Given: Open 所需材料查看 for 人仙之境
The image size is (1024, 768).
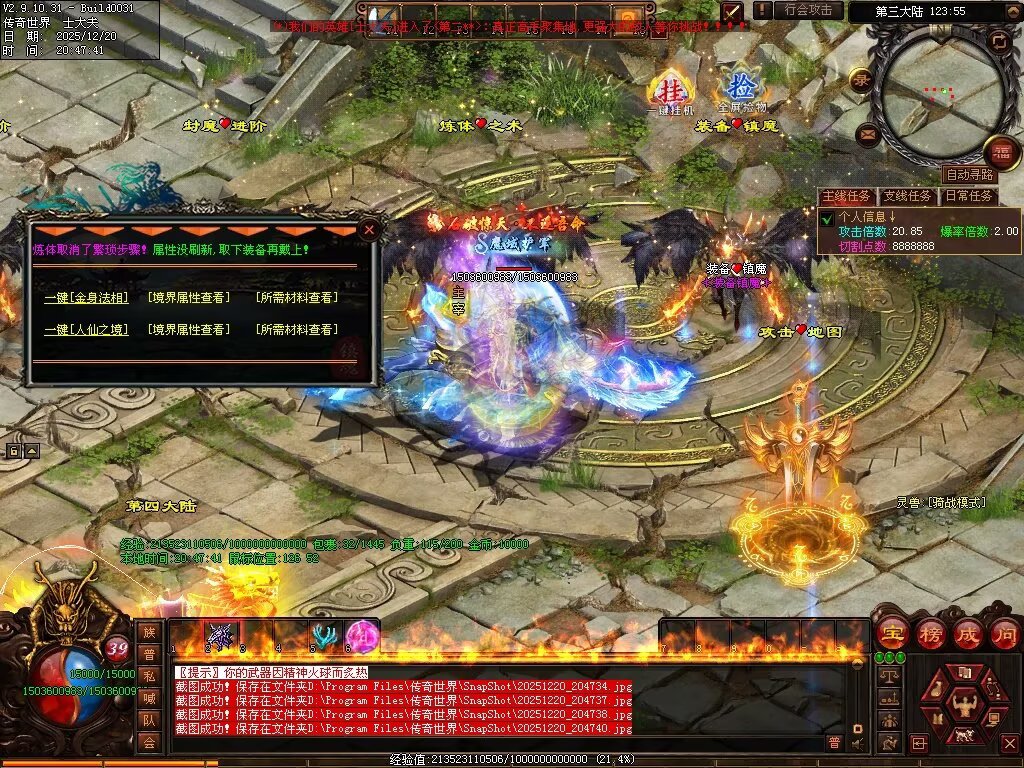Looking at the screenshot, I should pos(296,330).
